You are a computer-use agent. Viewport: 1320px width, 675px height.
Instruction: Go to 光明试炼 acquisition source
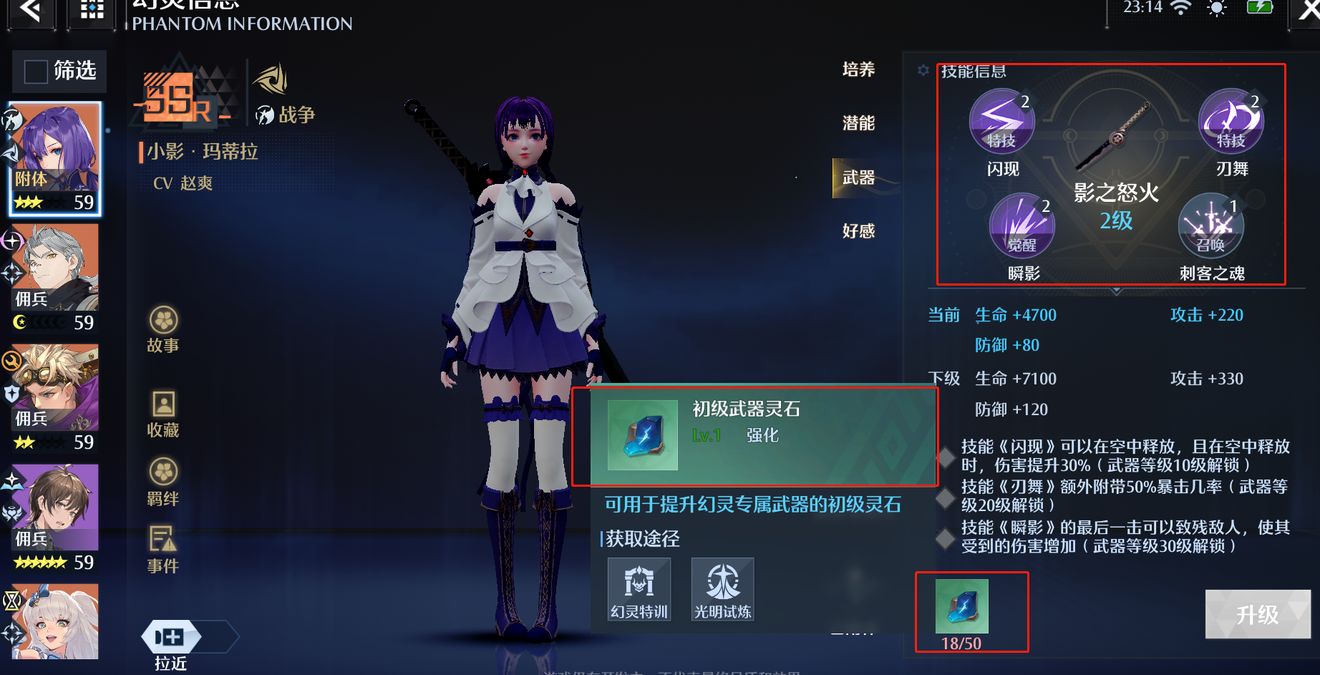722,589
